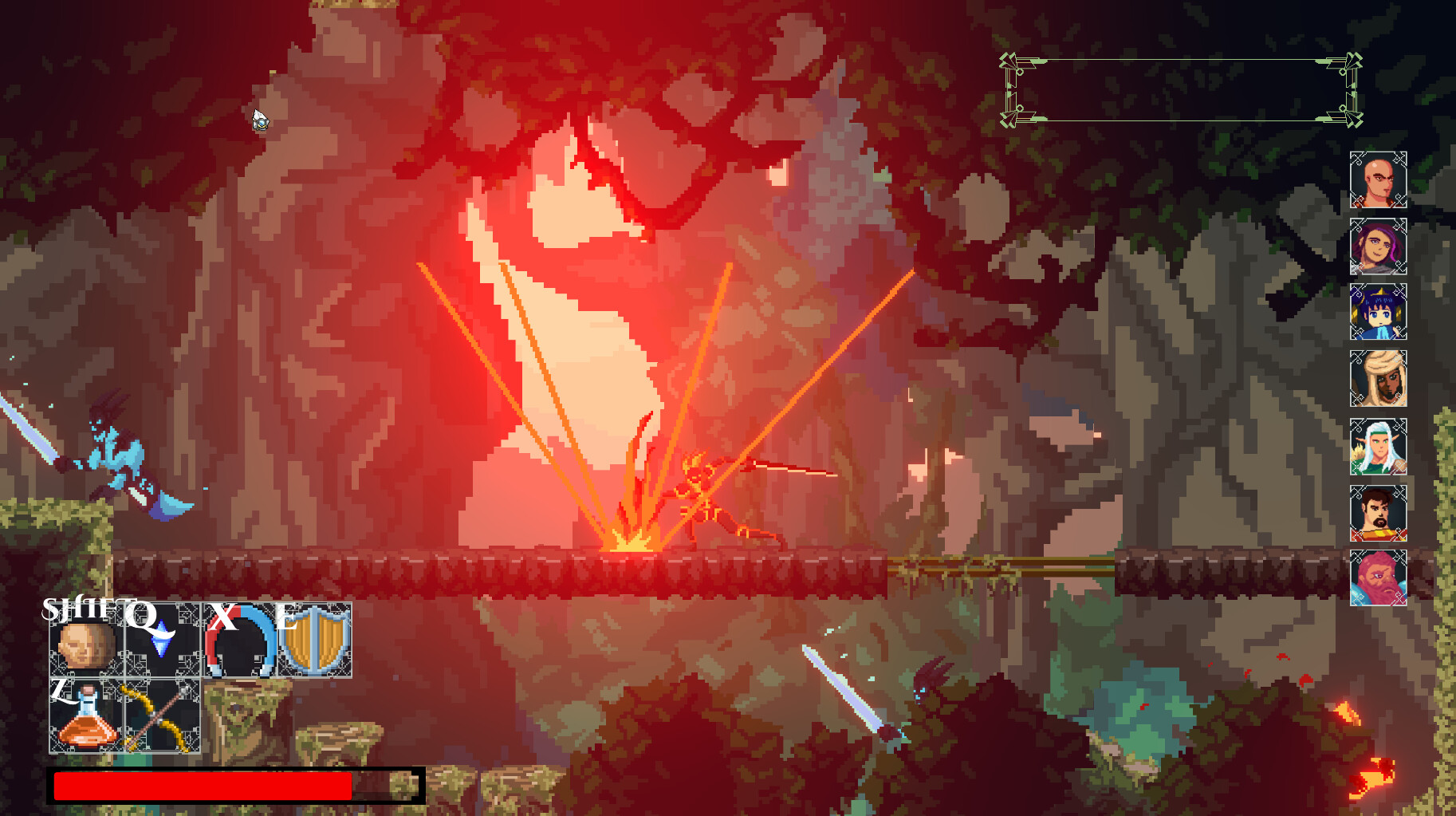This screenshot has height=816, width=1456.
Task: Click the flaming slash impact on the bridge
Action: pos(630,542)
